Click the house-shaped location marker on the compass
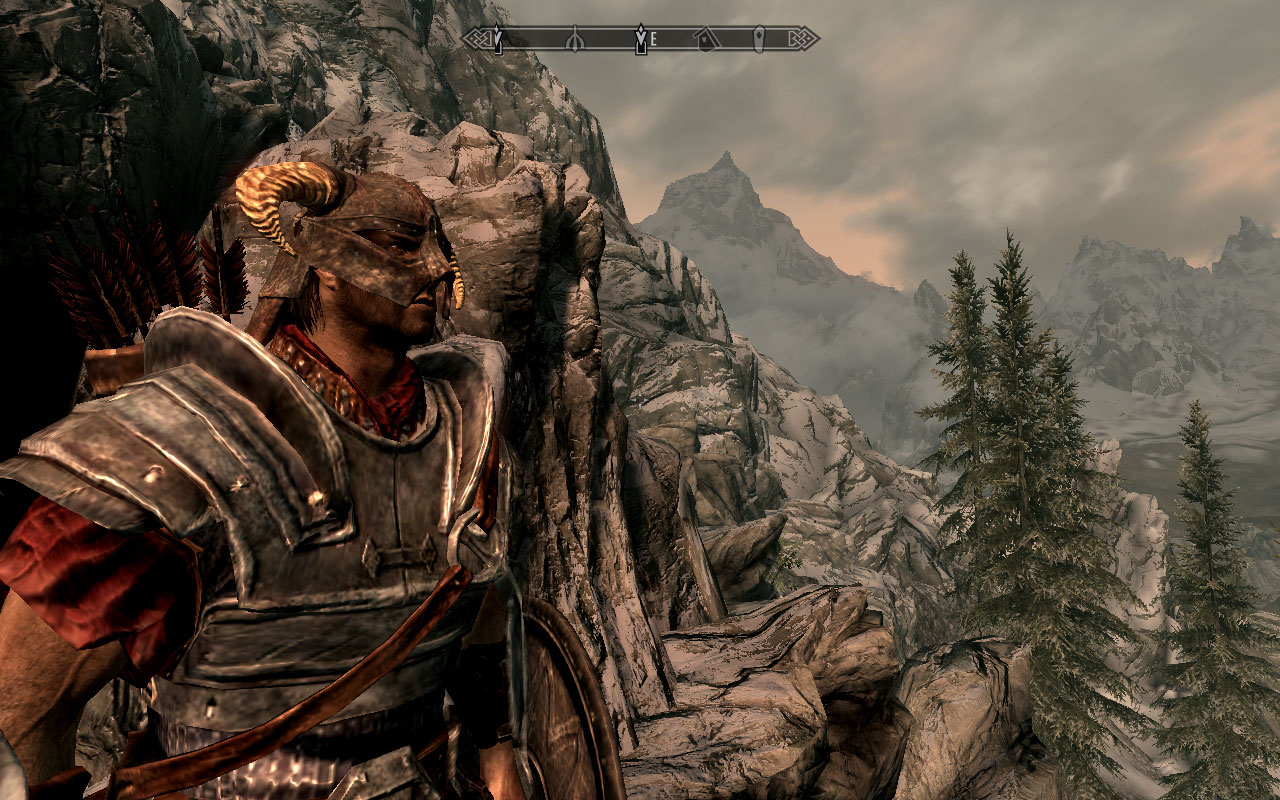 (x=706, y=39)
